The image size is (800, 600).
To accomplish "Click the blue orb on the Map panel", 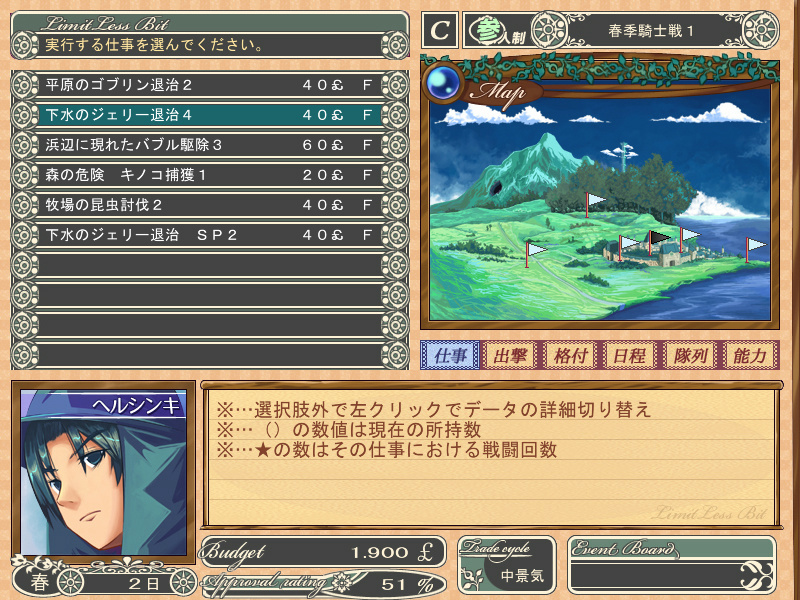I will 442,84.
